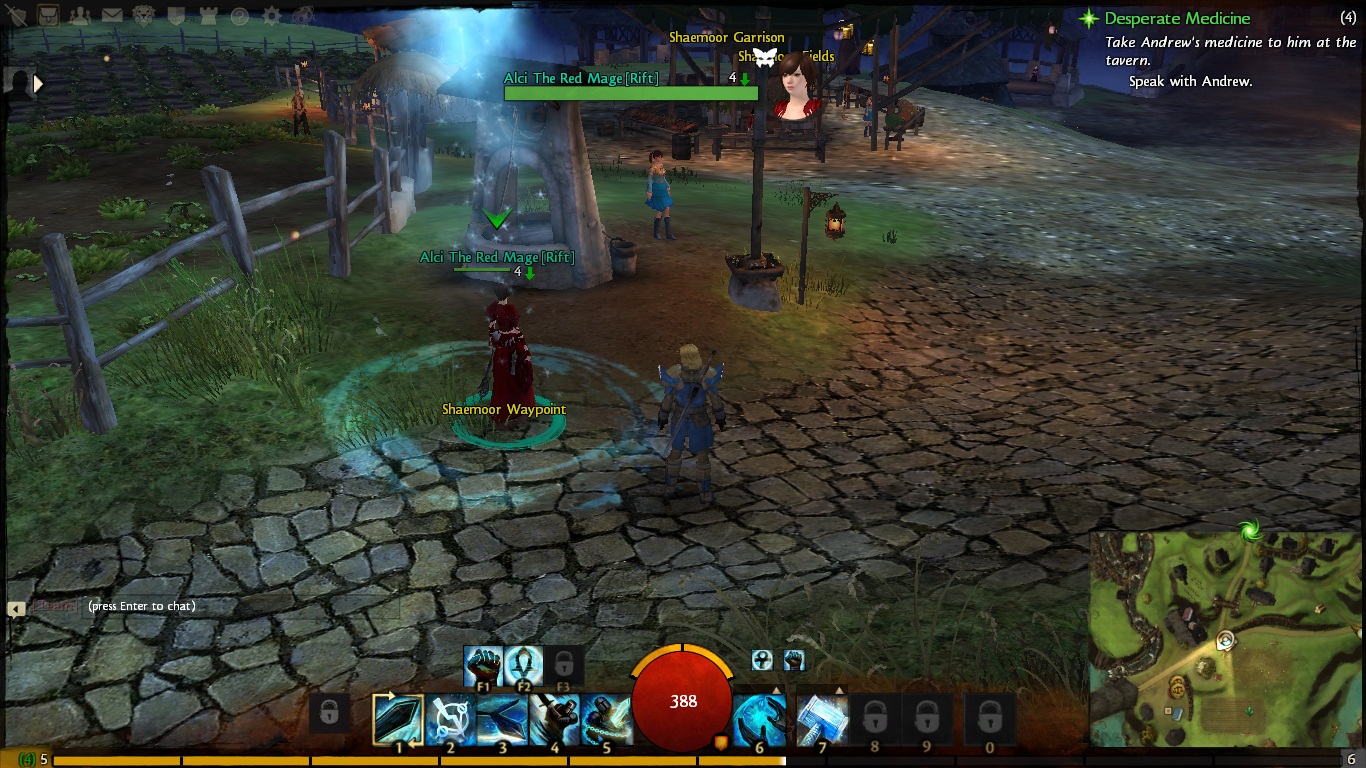Open game options with the gear icon
1366x768 pixels.
[x=271, y=16]
